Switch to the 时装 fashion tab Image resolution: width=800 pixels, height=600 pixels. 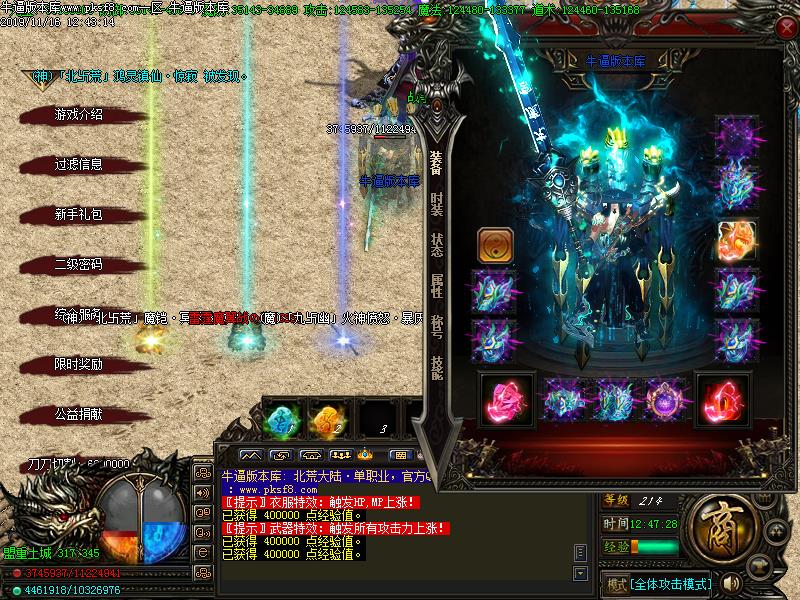click(436, 204)
